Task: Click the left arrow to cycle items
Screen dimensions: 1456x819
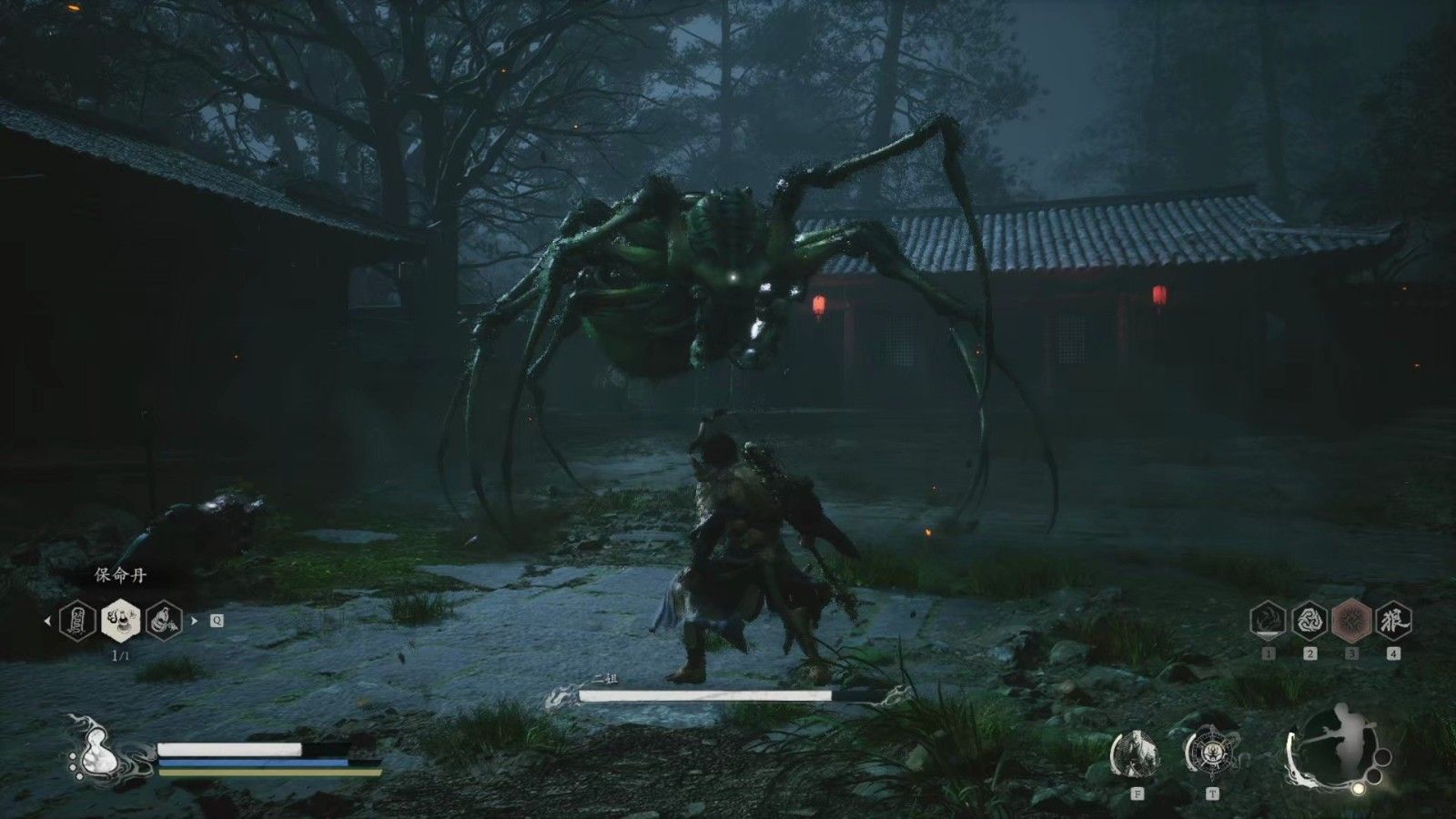Action: coord(47,622)
